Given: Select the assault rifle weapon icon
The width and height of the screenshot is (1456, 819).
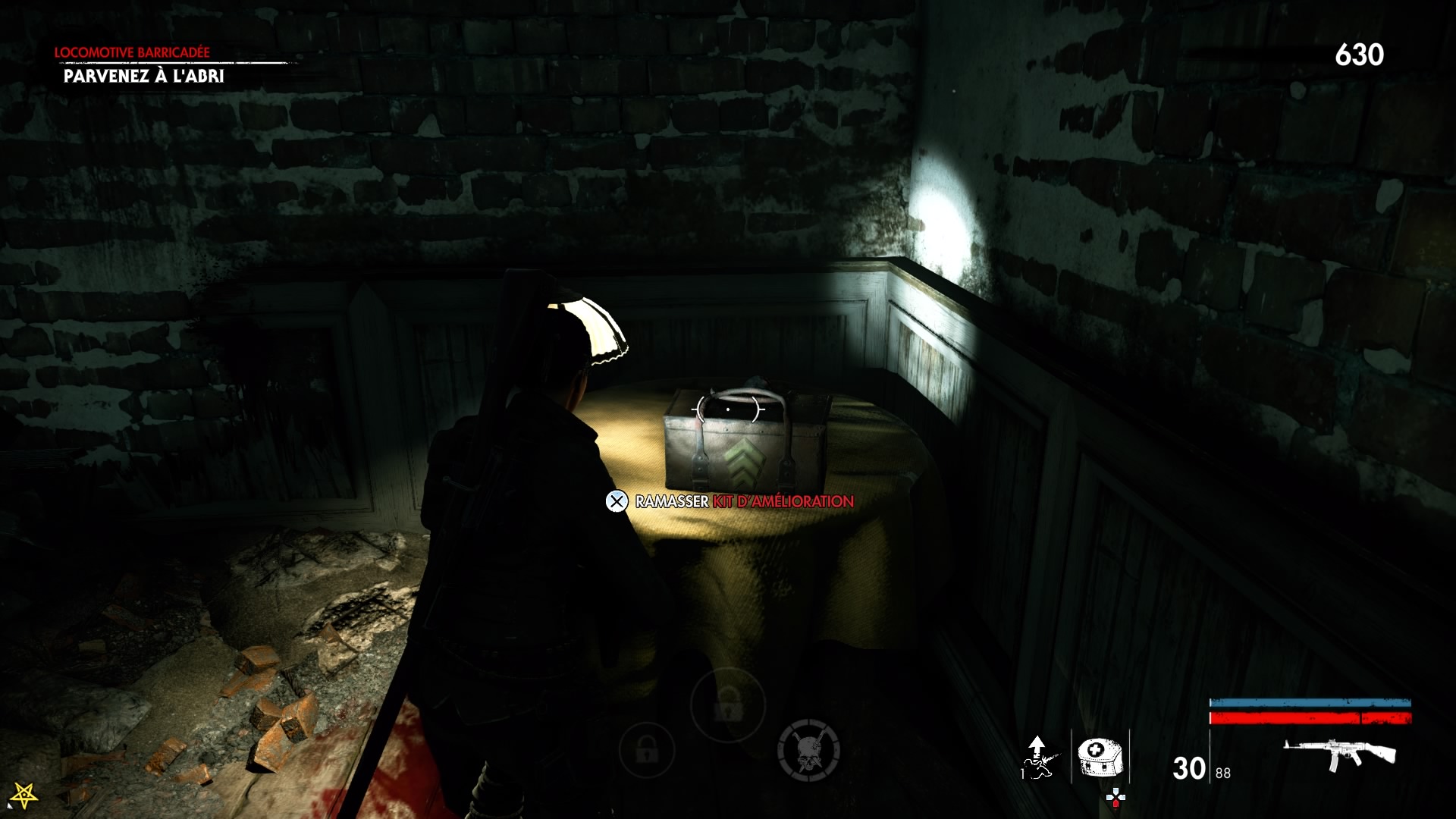Looking at the screenshot, I should click(1339, 754).
